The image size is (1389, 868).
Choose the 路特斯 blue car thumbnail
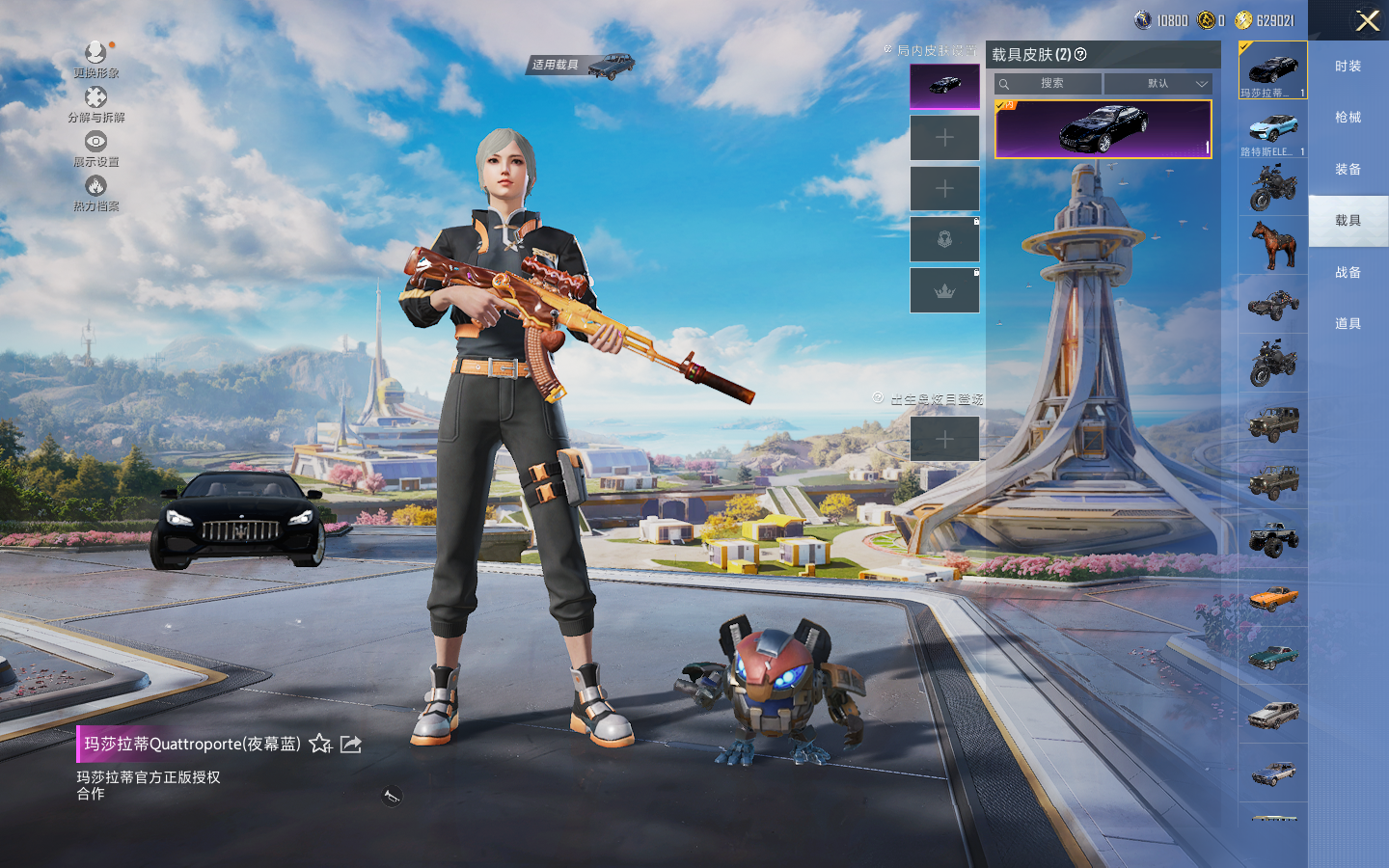click(x=1272, y=129)
